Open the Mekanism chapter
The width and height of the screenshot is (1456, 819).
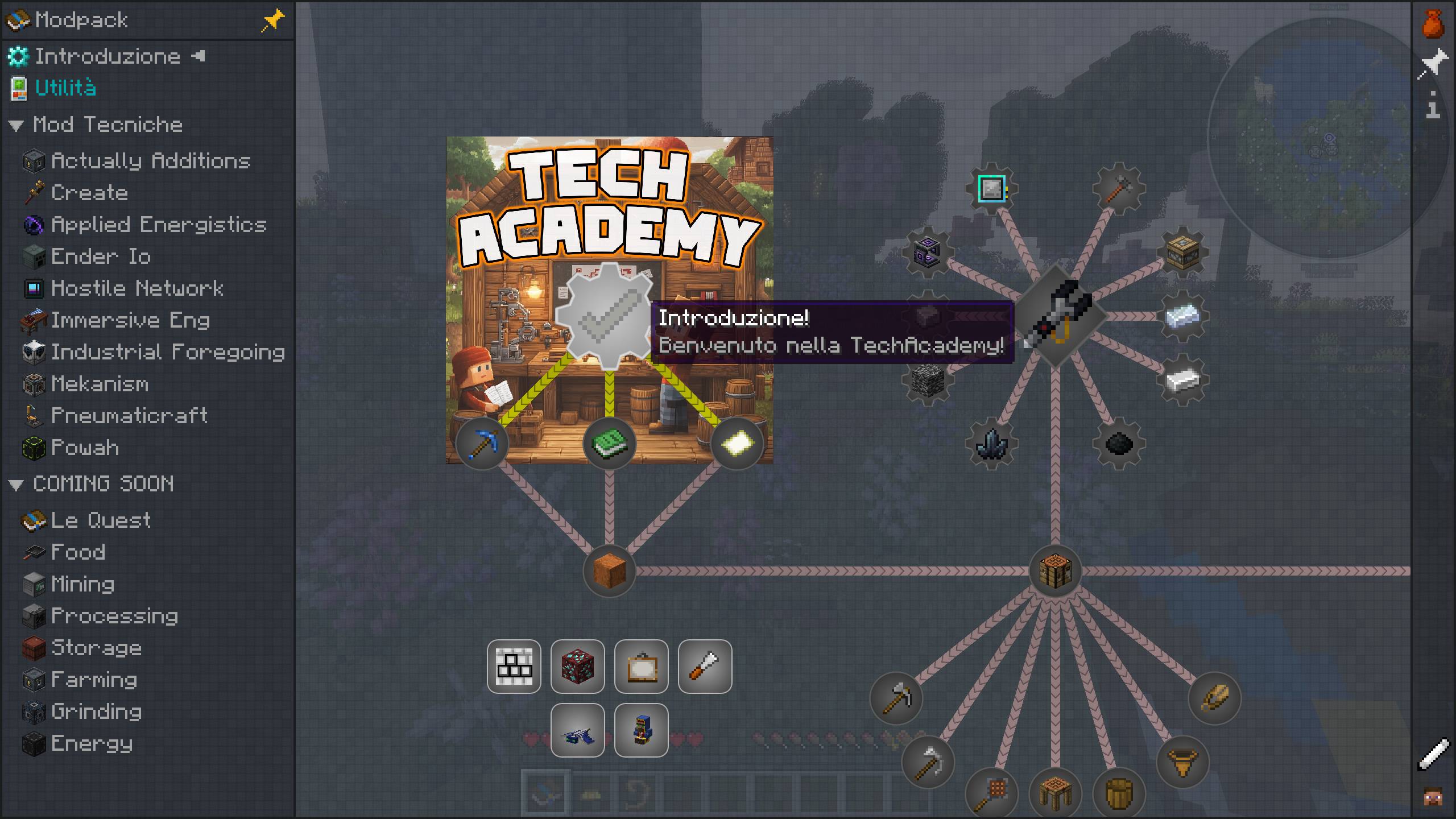pyautogui.click(x=100, y=384)
